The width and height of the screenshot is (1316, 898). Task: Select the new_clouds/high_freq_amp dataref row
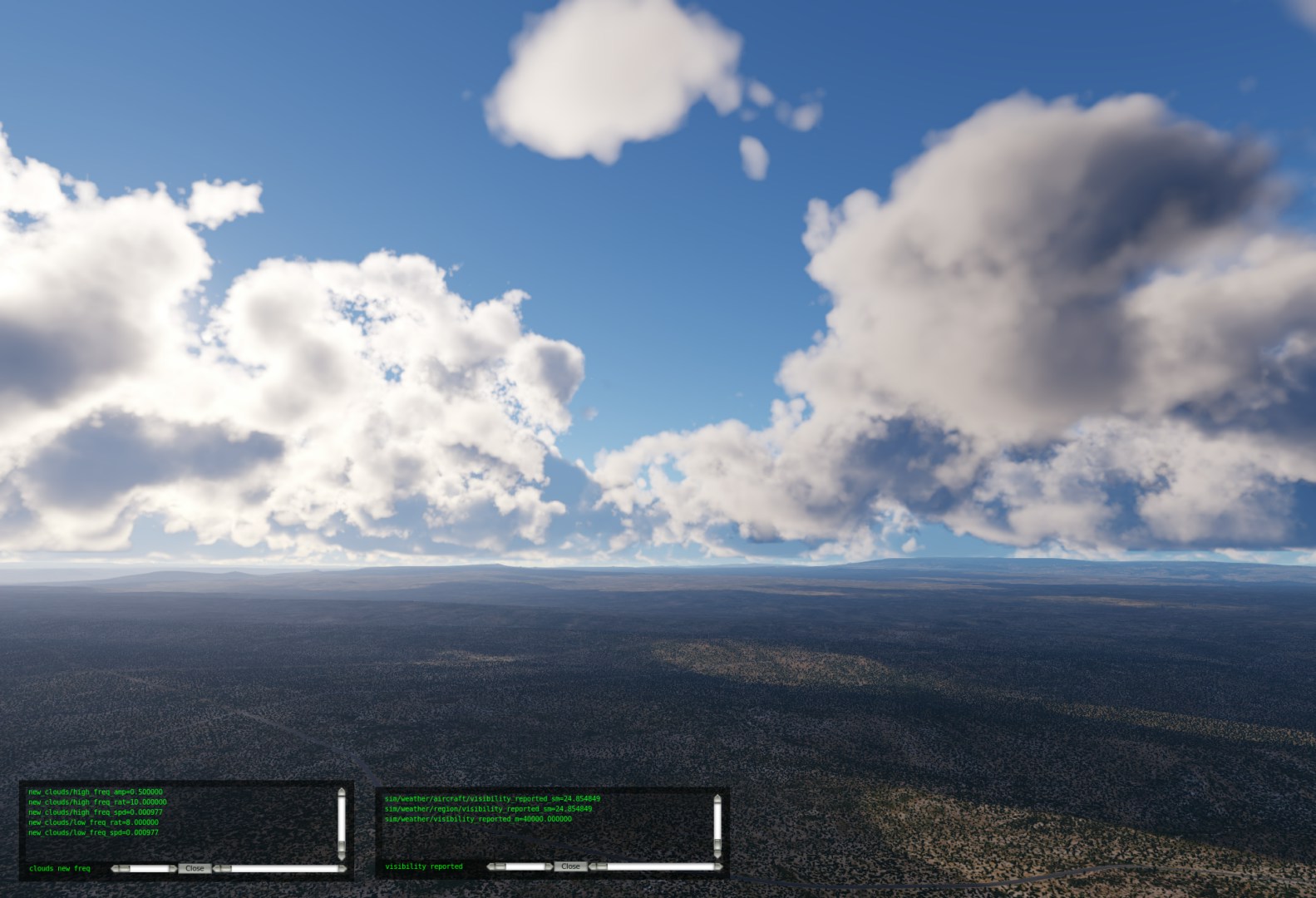click(96, 792)
